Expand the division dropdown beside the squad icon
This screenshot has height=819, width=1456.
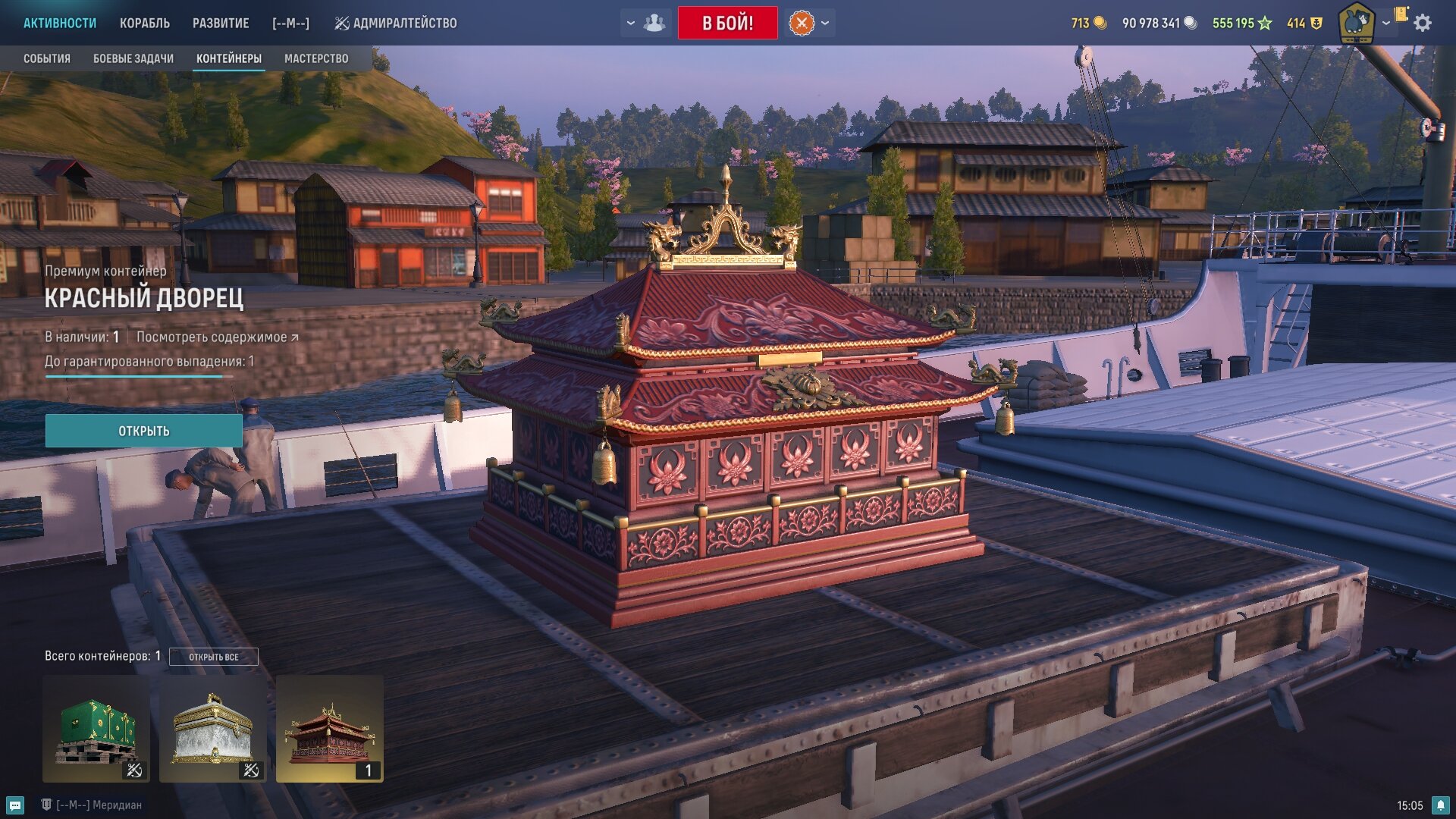pyautogui.click(x=631, y=23)
